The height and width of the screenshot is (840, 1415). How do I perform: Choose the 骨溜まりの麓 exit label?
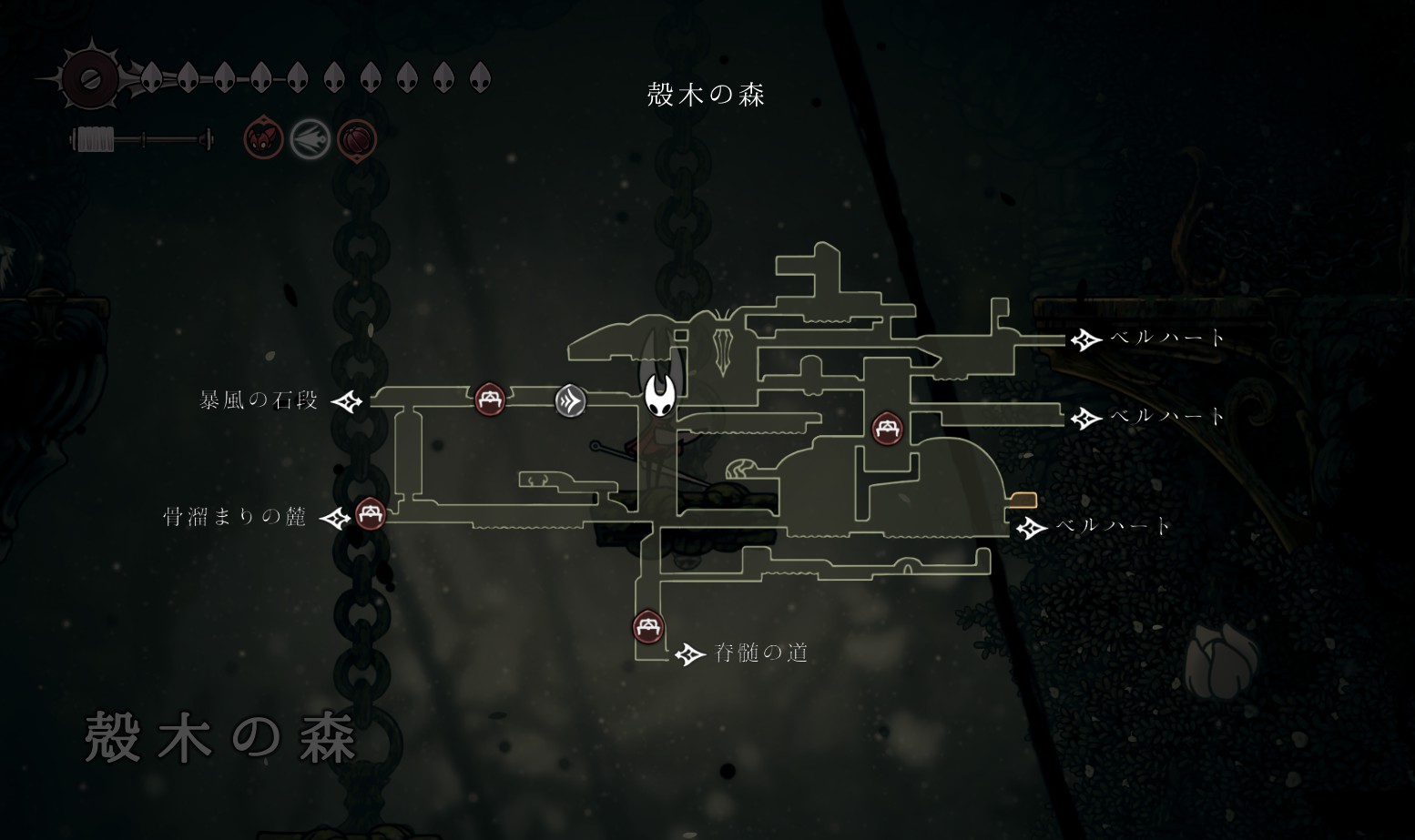pyautogui.click(x=235, y=517)
